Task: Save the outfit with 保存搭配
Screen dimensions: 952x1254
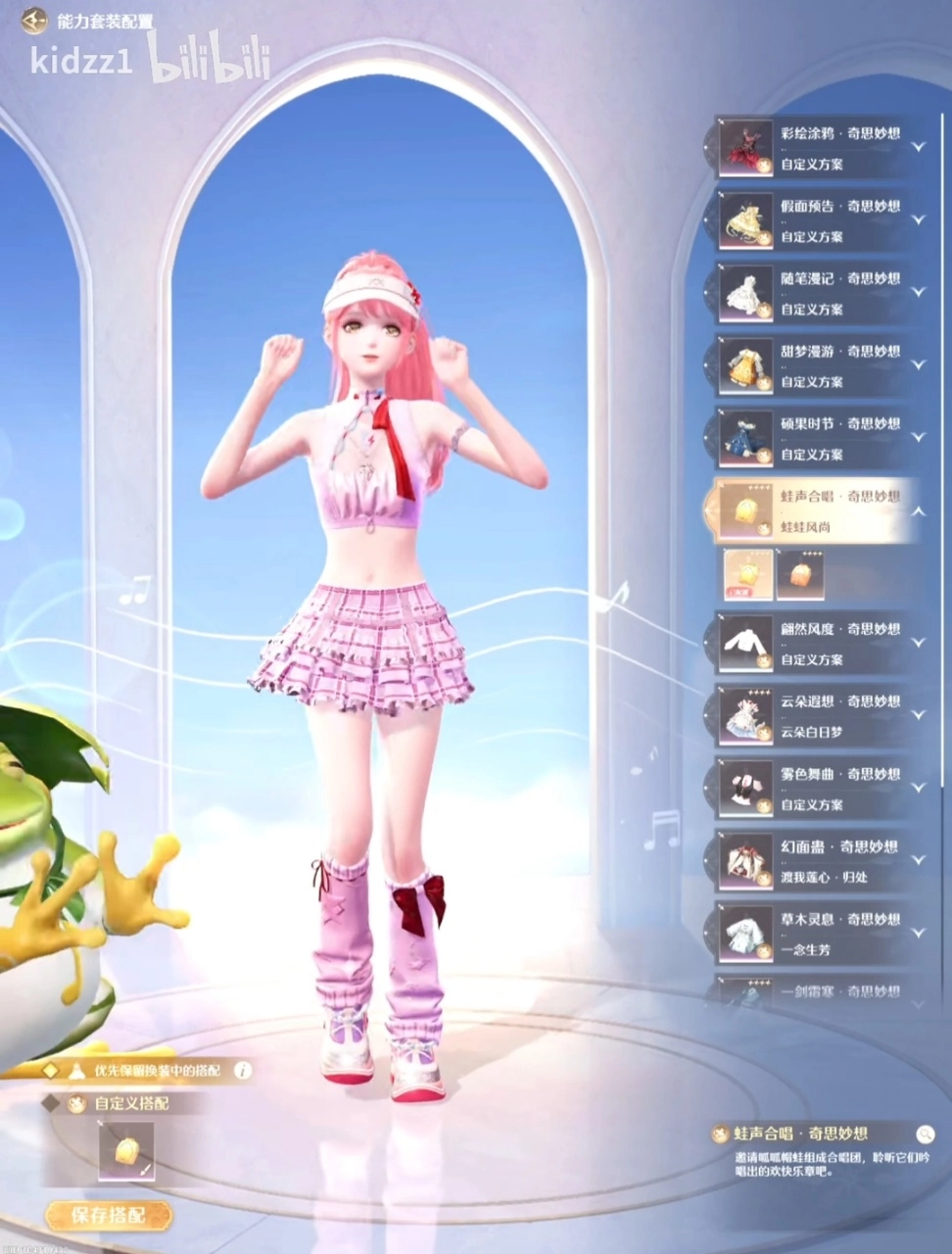Action: coord(109,1215)
